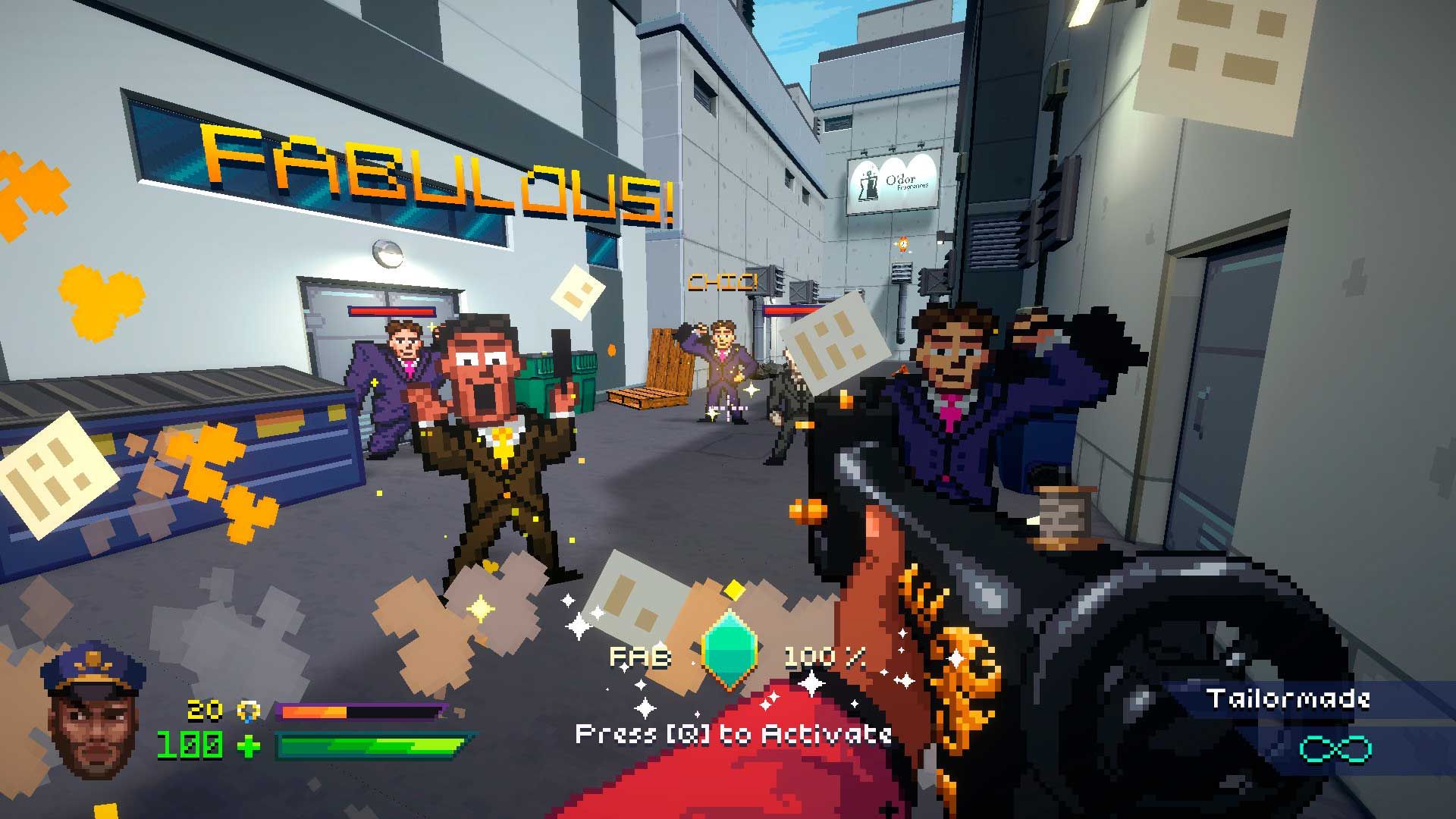This screenshot has width=1456, height=819.
Task: Click the police officer character portrait
Action: (94, 713)
